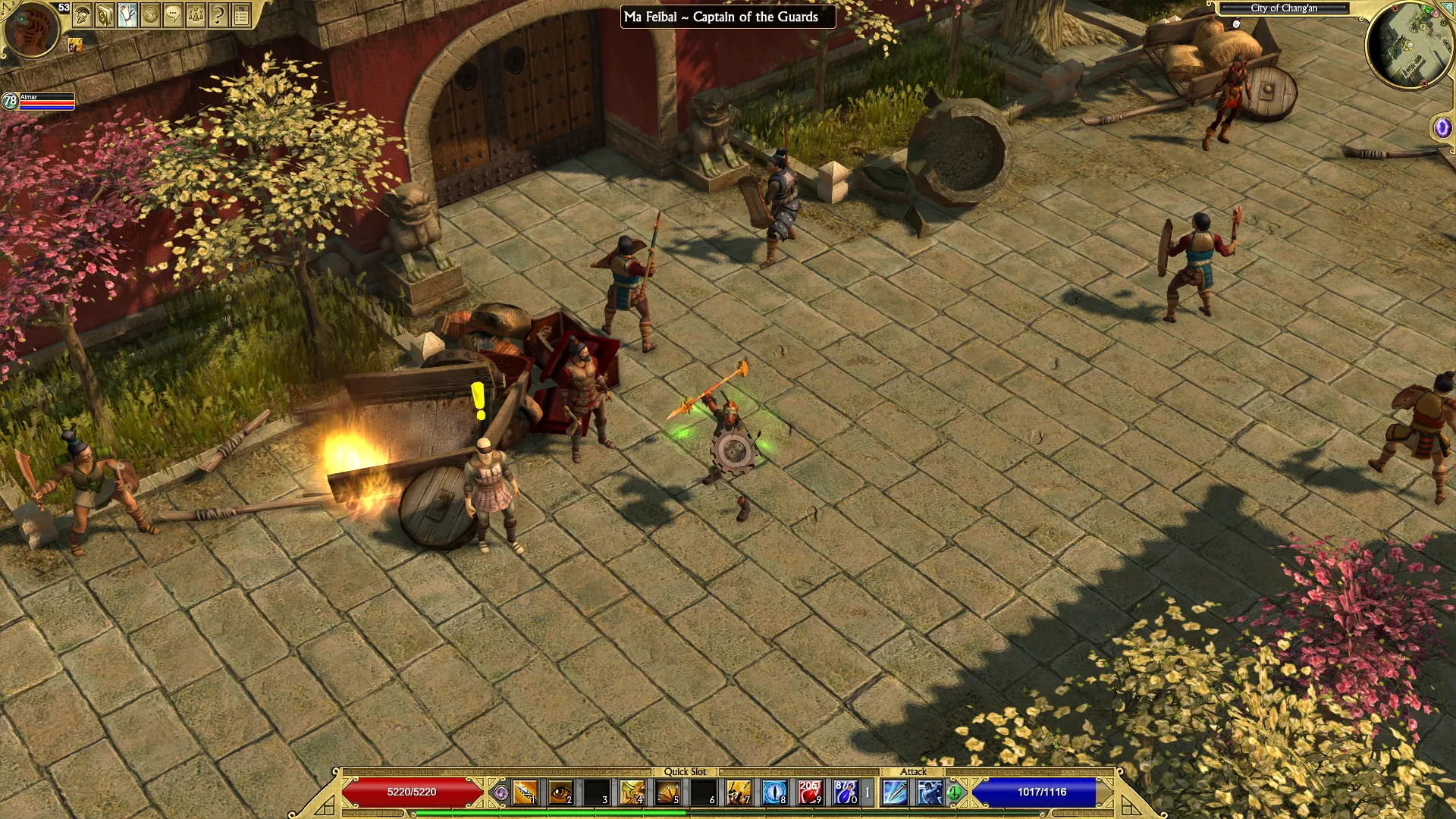Viewport: 1456px width, 819px height.
Task: Open the quest scroll journal
Action: (127, 14)
